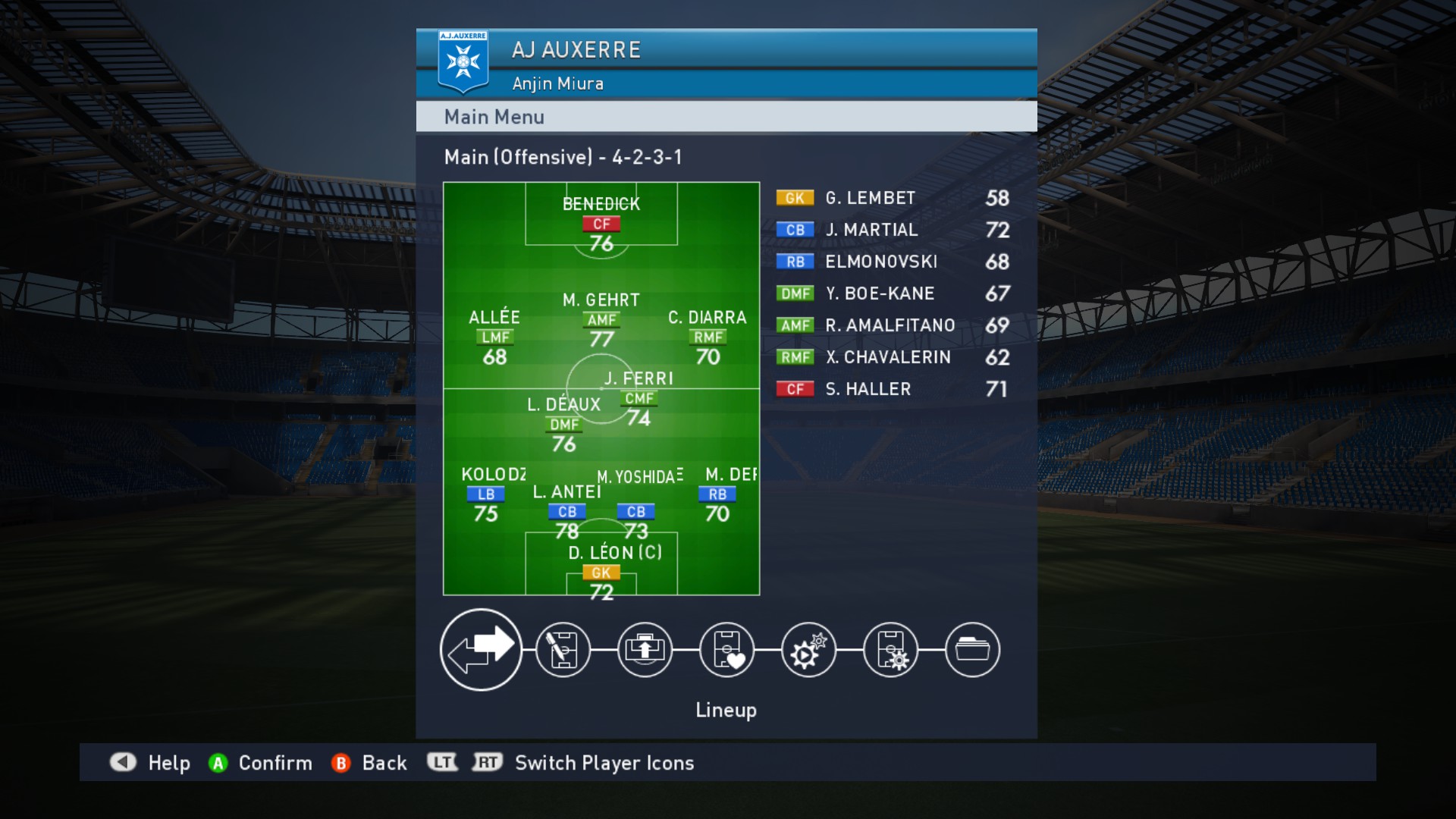Open the Lineup swap-arrows icon
The width and height of the screenshot is (1456, 819).
[481, 650]
